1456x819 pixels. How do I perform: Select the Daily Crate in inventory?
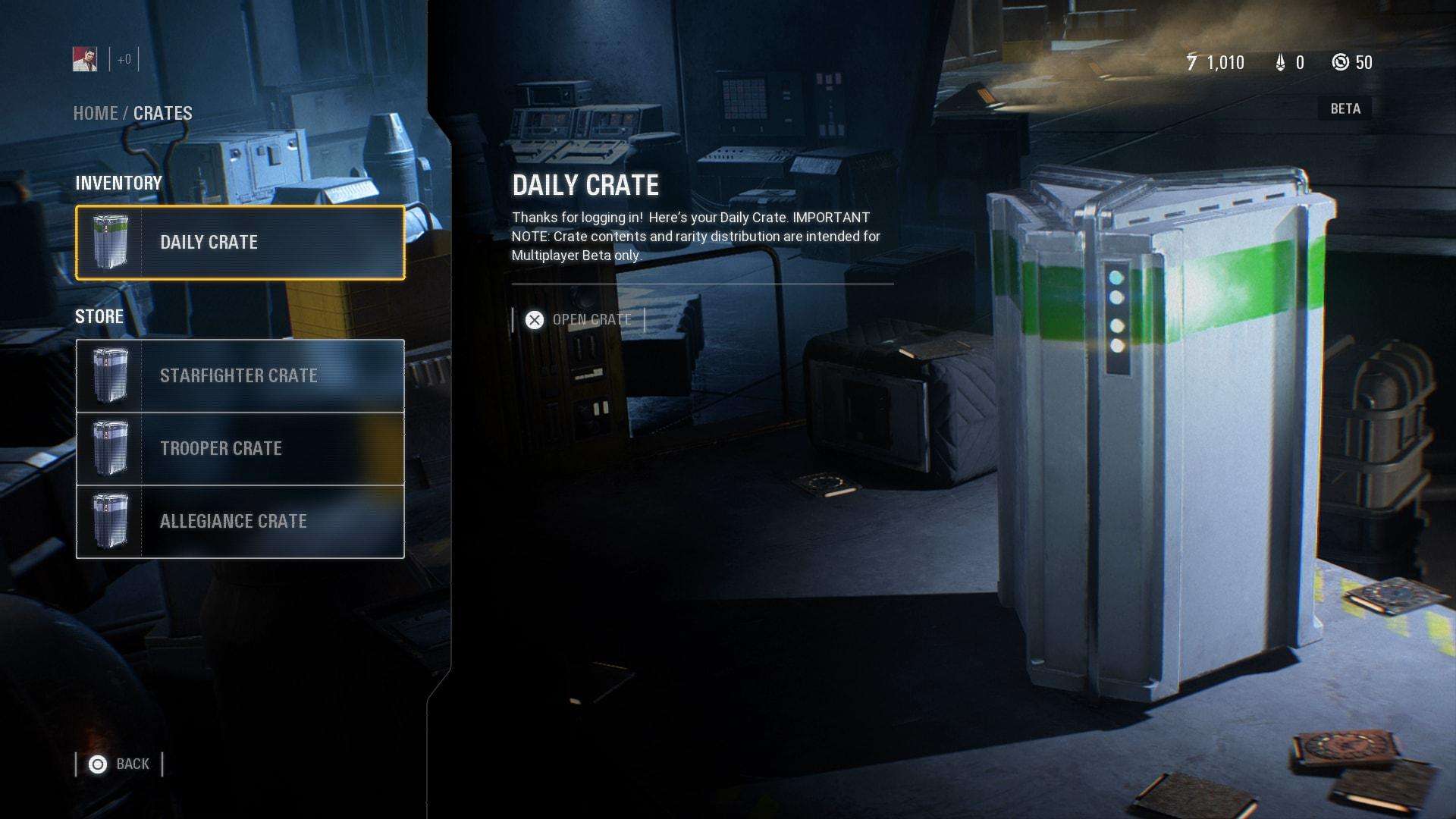point(240,243)
